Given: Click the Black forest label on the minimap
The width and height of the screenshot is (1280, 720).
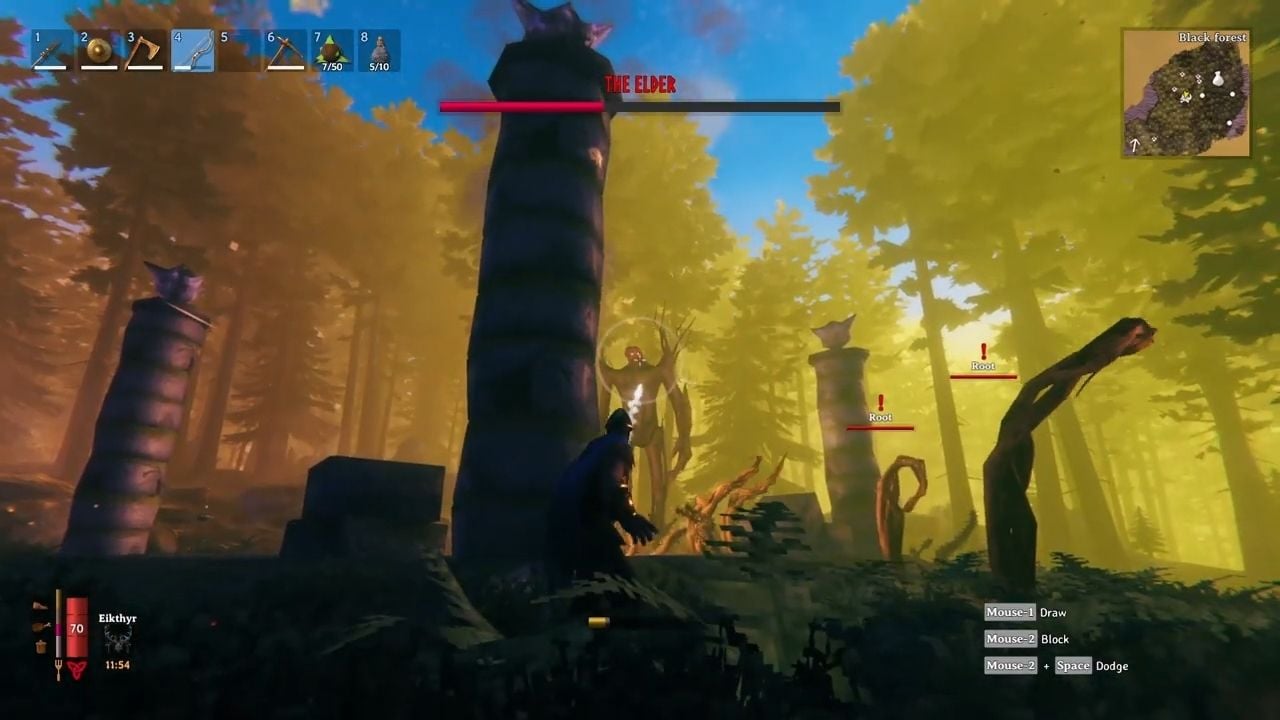Looking at the screenshot, I should tap(1213, 37).
